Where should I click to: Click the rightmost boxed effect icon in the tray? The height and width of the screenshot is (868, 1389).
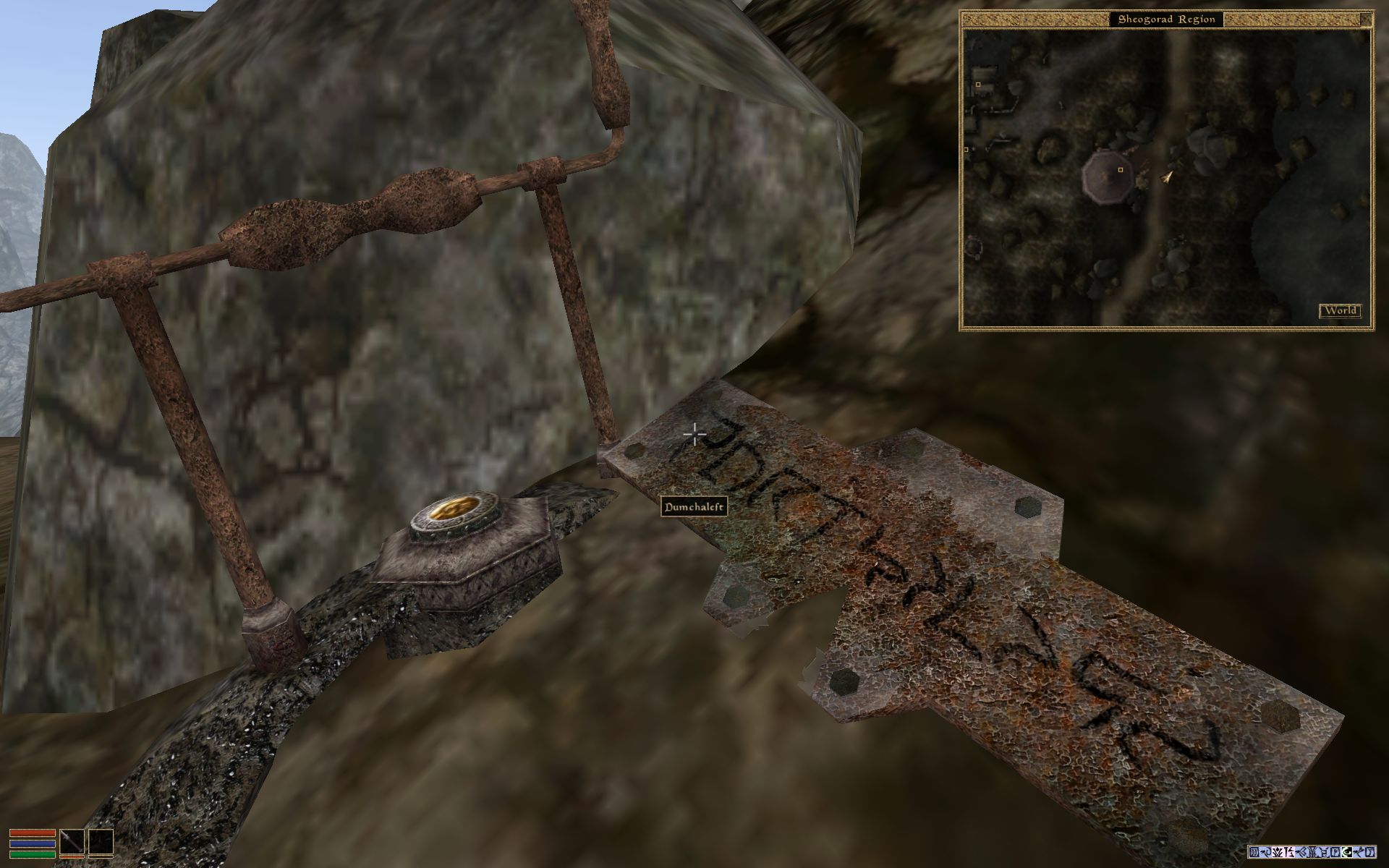click(1371, 852)
